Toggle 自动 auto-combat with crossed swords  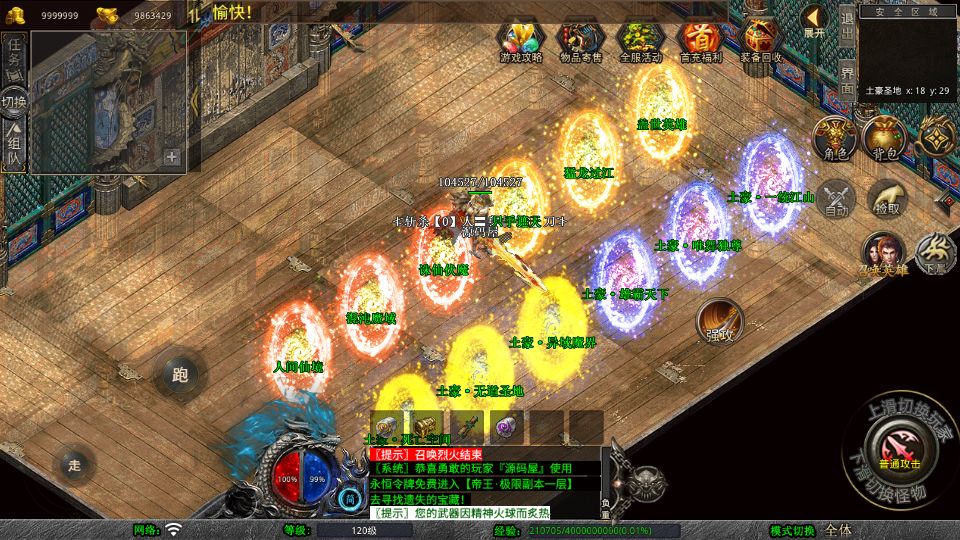click(834, 197)
